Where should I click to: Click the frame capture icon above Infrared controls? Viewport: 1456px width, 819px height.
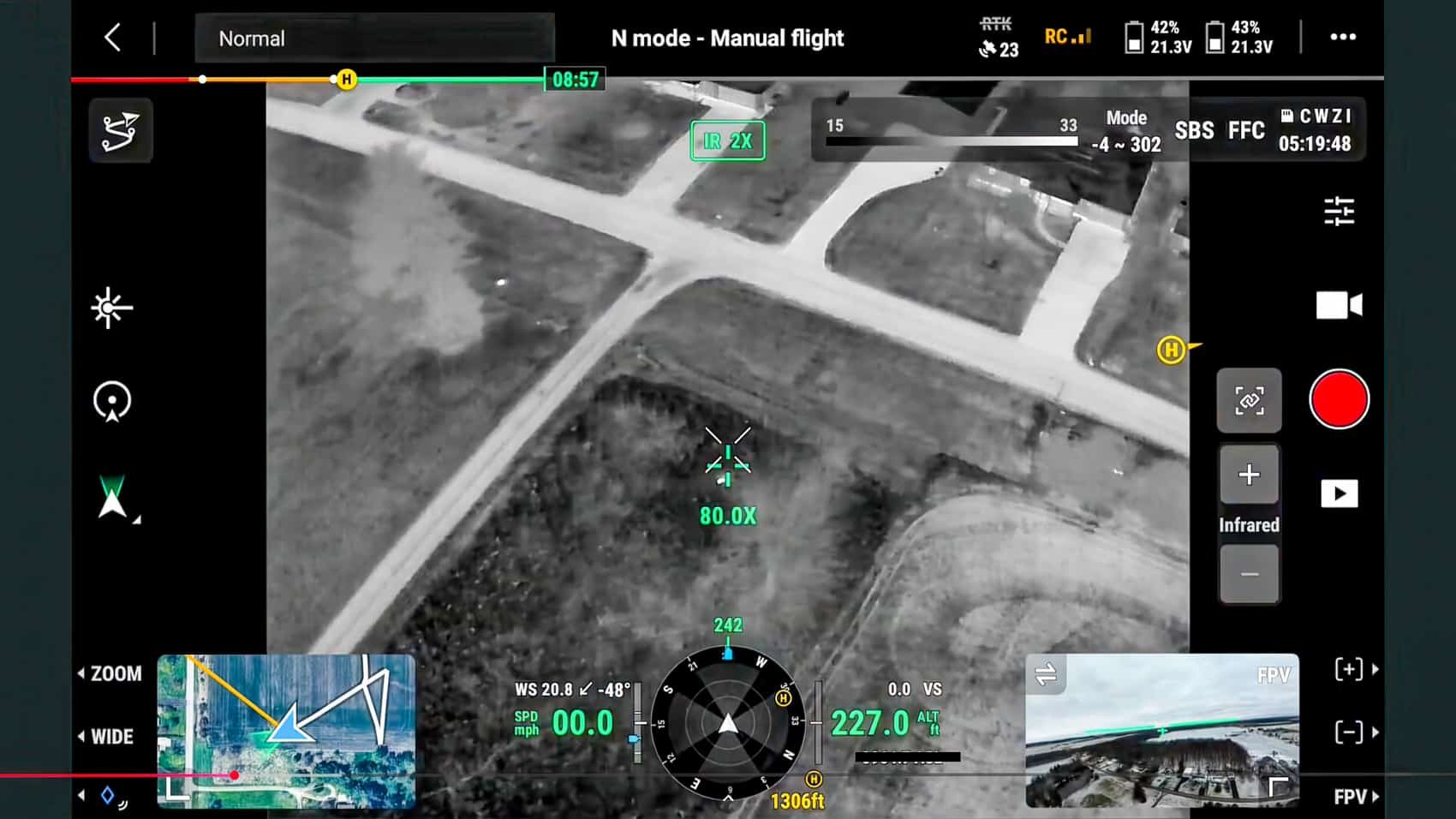[x=1249, y=400]
